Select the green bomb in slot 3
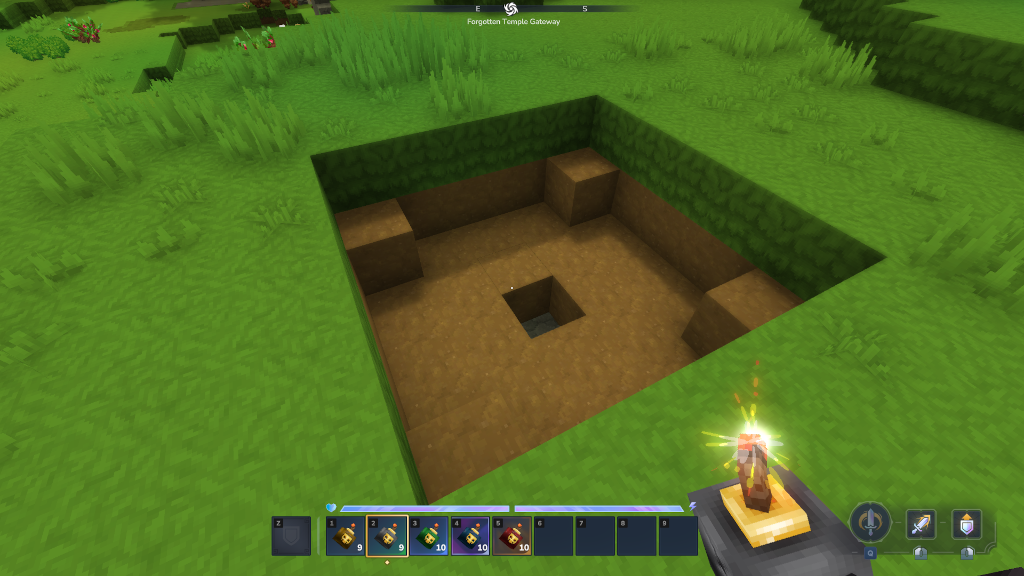Viewport: 1024px width, 576px height. pos(428,536)
